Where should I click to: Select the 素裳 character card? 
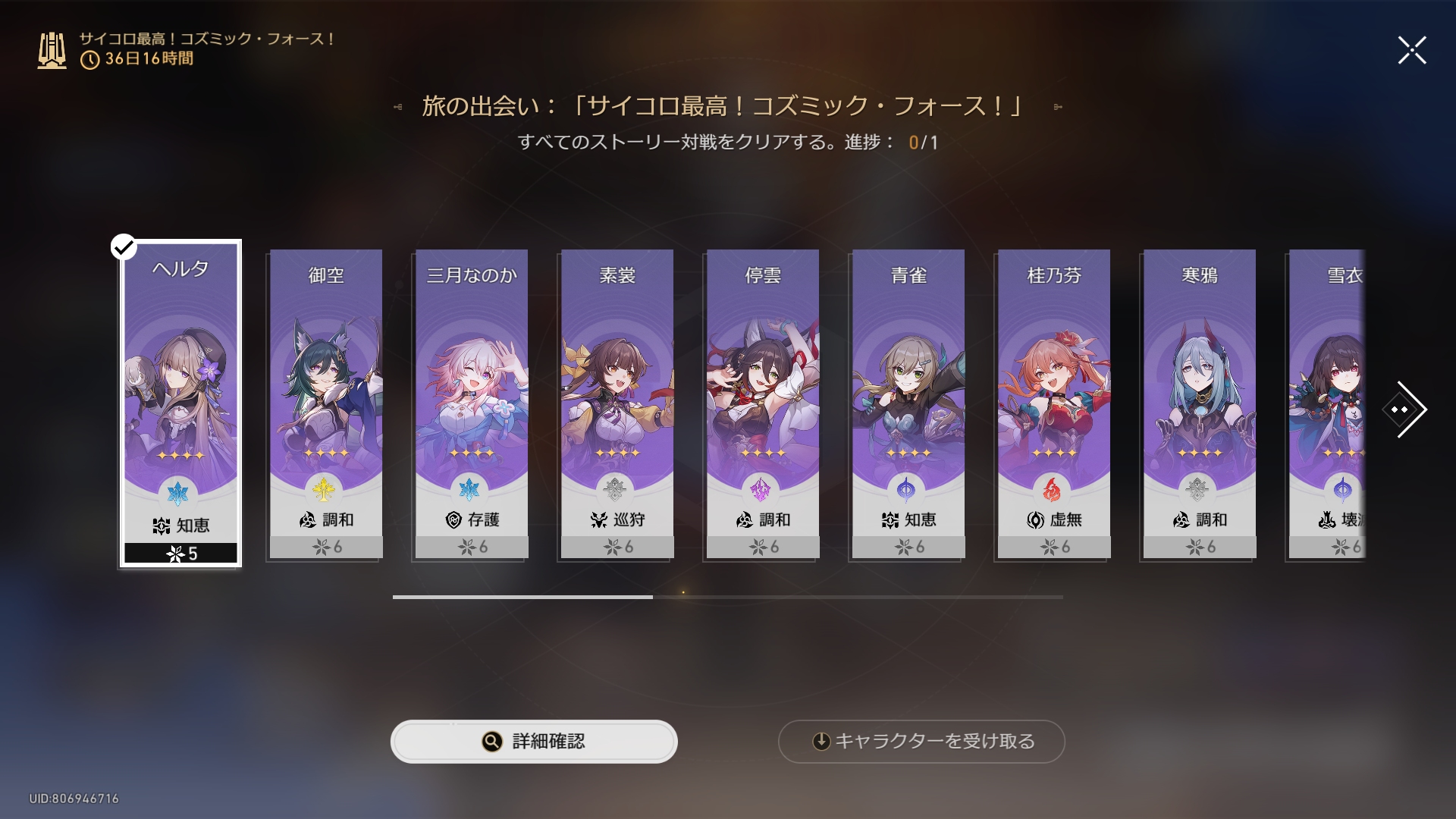tap(617, 403)
